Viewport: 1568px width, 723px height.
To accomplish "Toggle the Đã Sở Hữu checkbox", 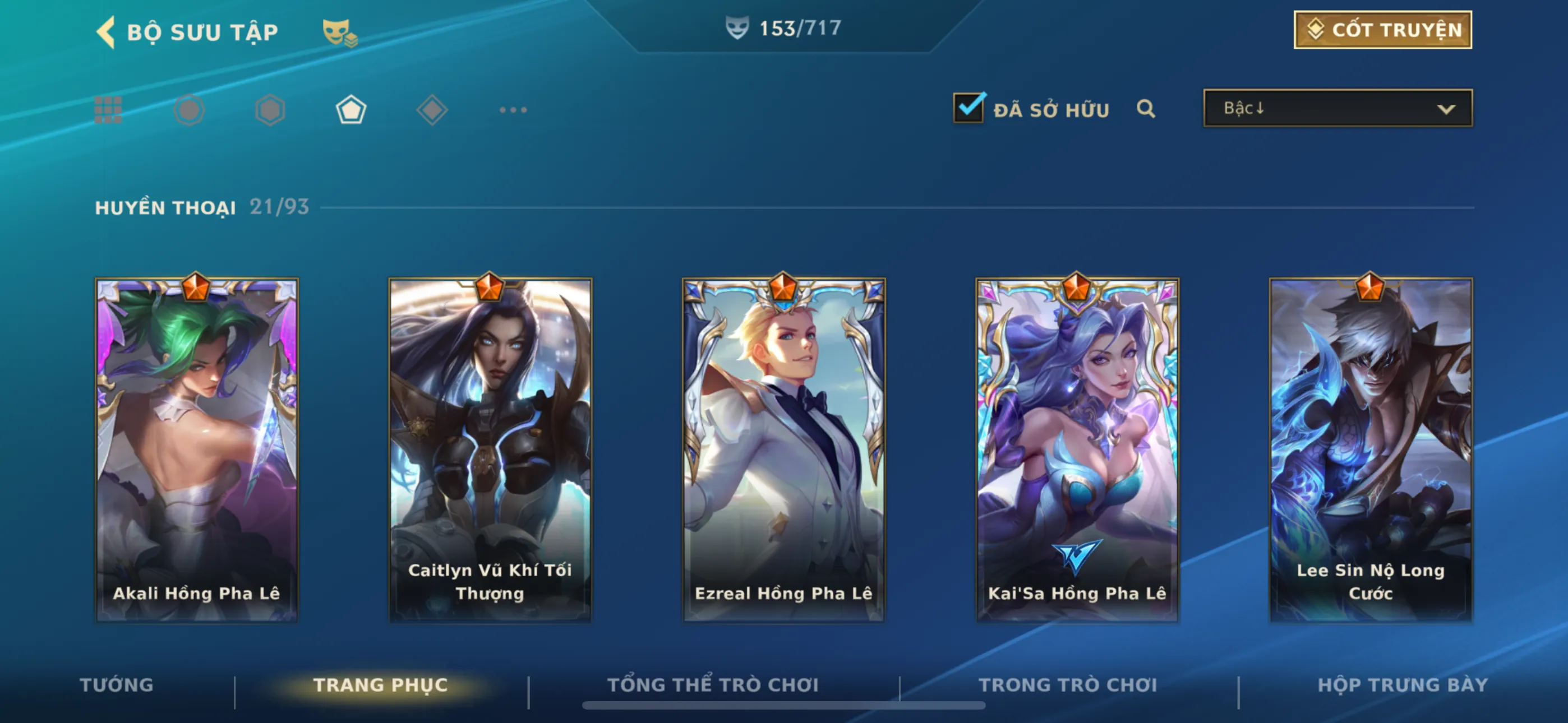I will [968, 108].
